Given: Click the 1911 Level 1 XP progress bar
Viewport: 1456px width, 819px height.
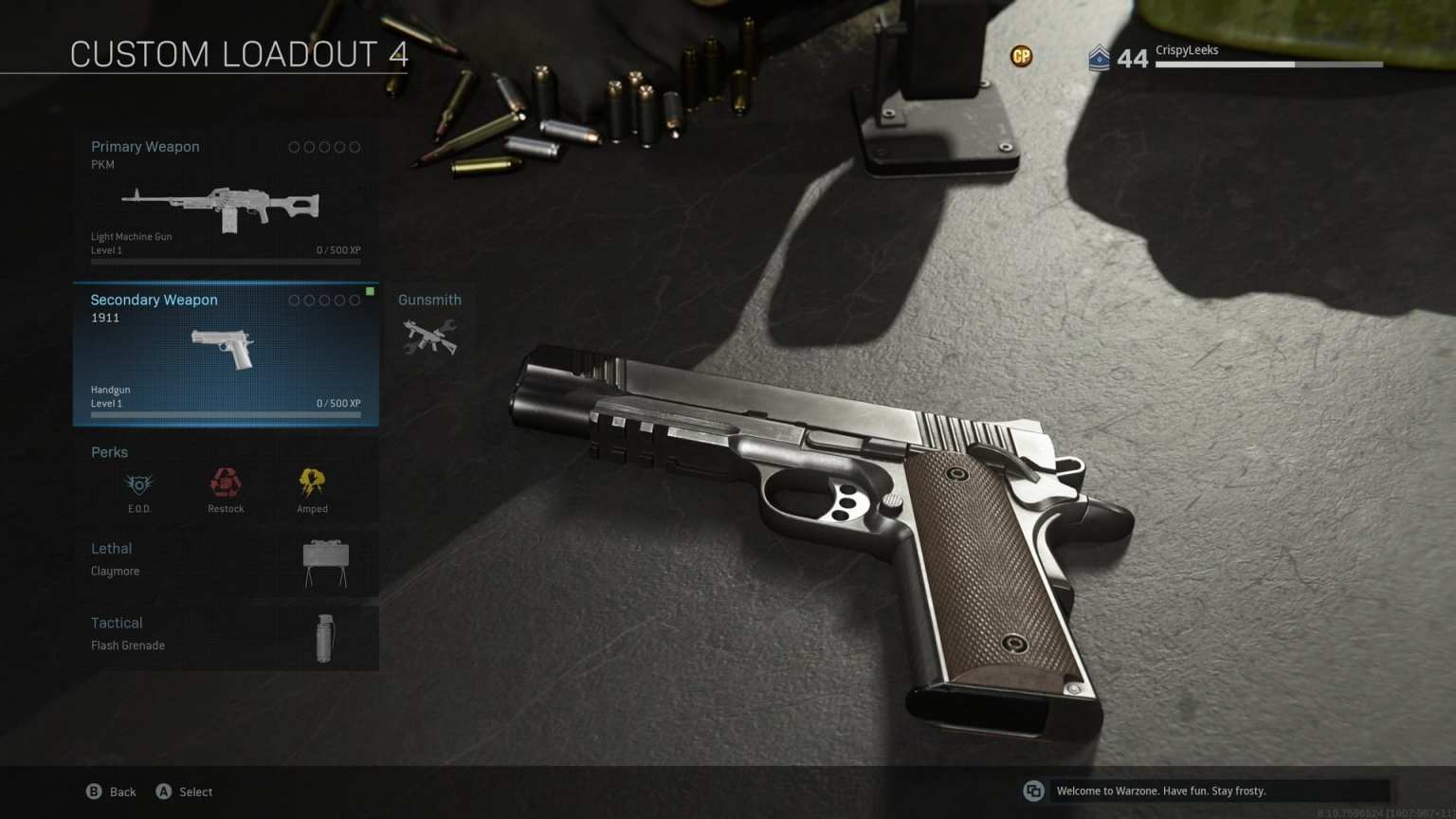Looking at the screenshot, I should [x=225, y=414].
